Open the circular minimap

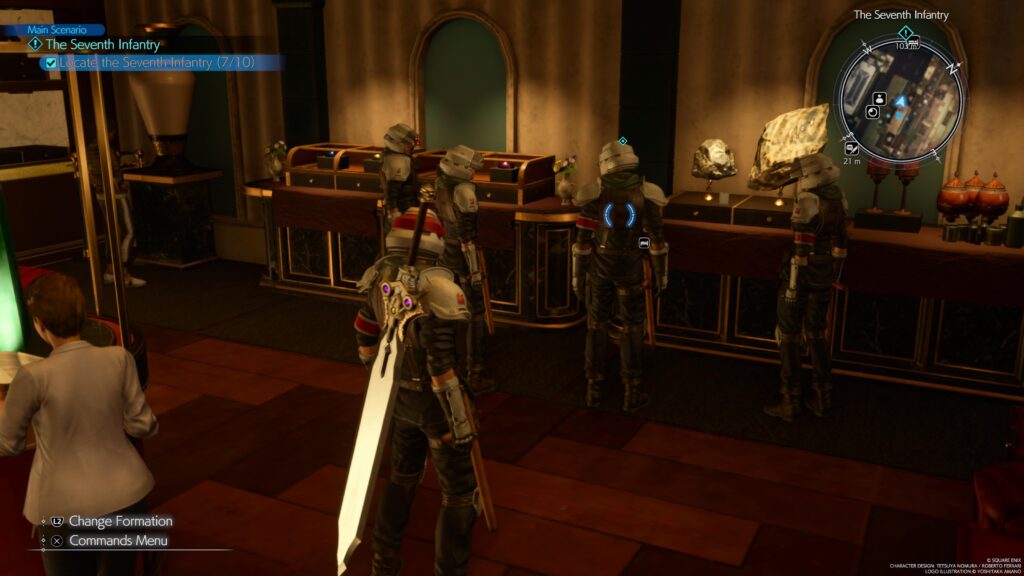click(x=901, y=98)
